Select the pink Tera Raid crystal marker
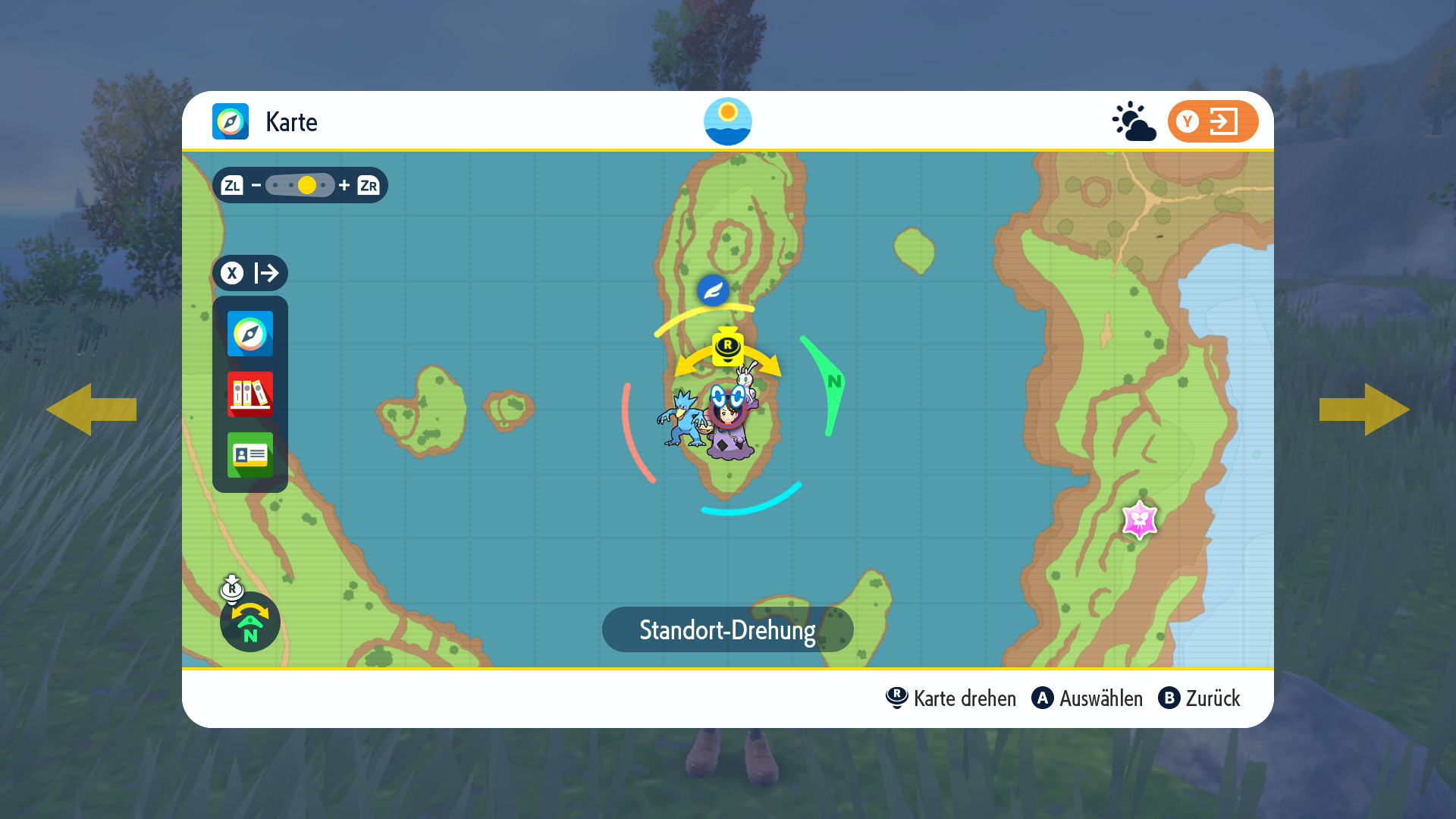Screen dimensions: 1456x819 click(1139, 520)
